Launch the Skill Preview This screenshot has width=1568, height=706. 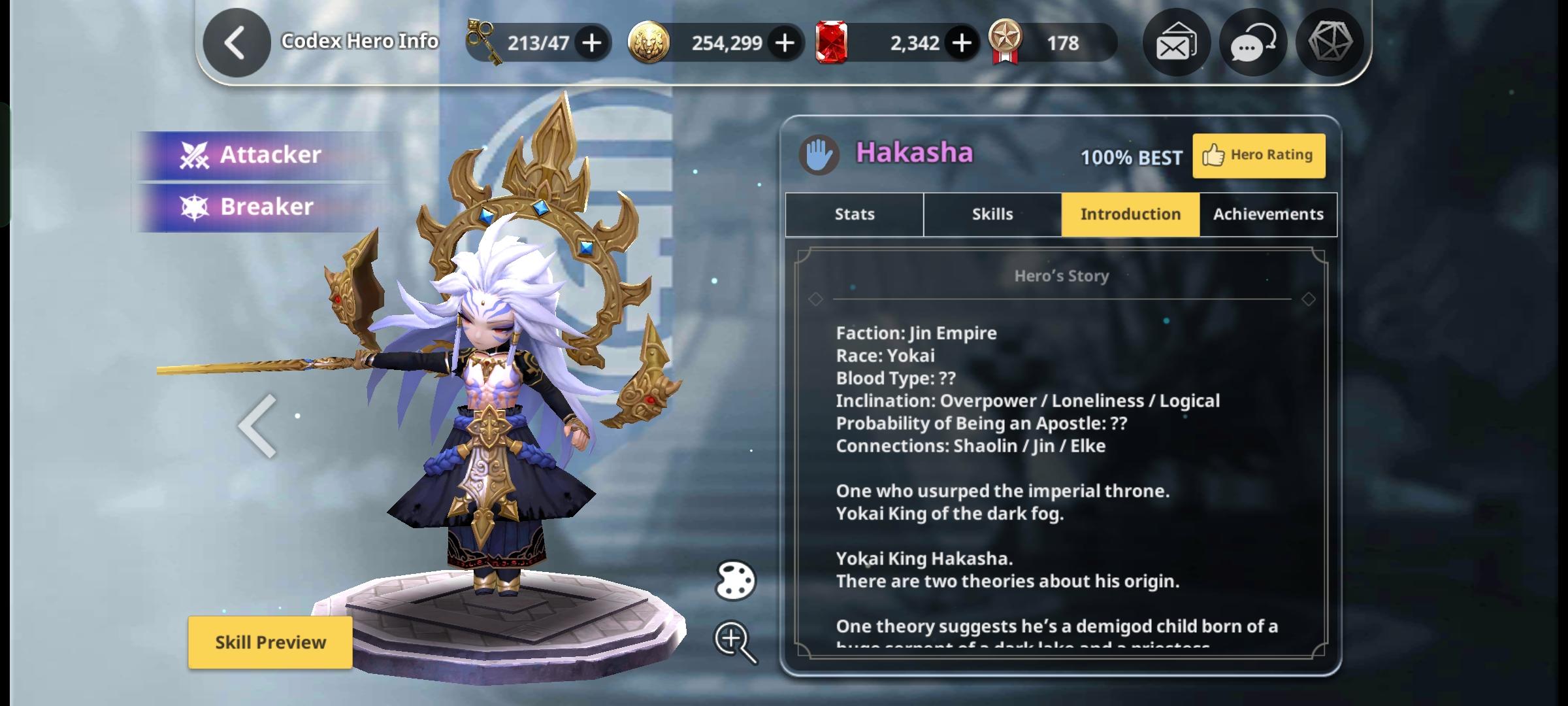(270, 643)
